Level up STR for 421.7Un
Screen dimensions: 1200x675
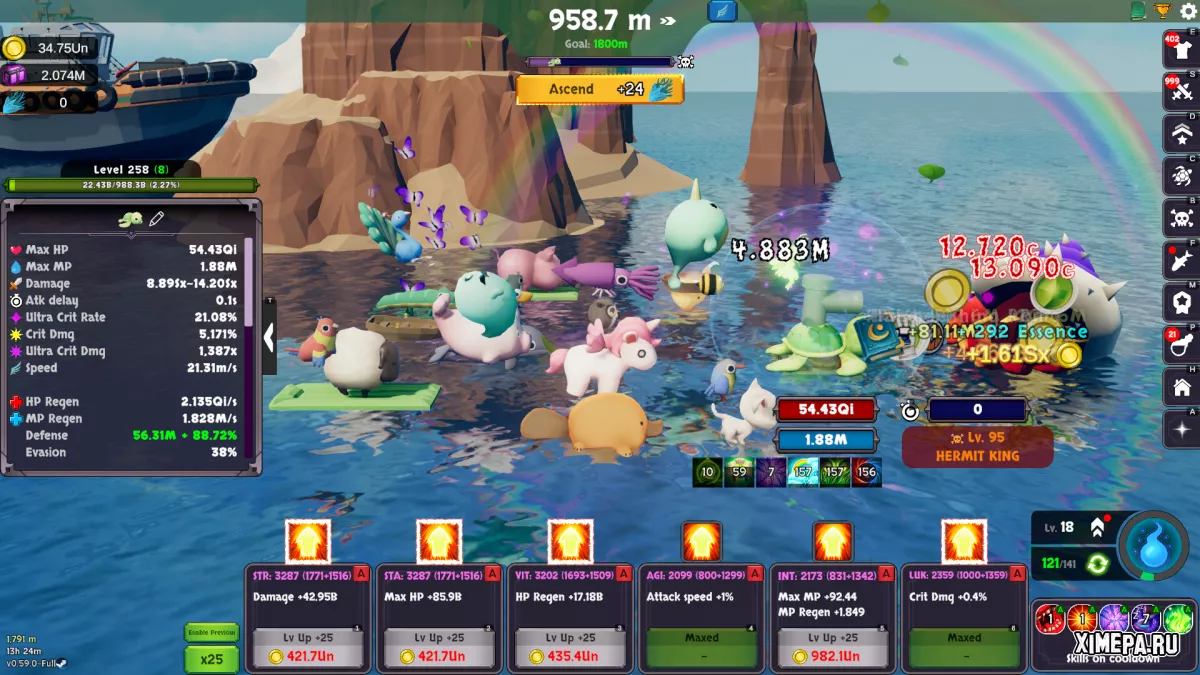(308, 648)
